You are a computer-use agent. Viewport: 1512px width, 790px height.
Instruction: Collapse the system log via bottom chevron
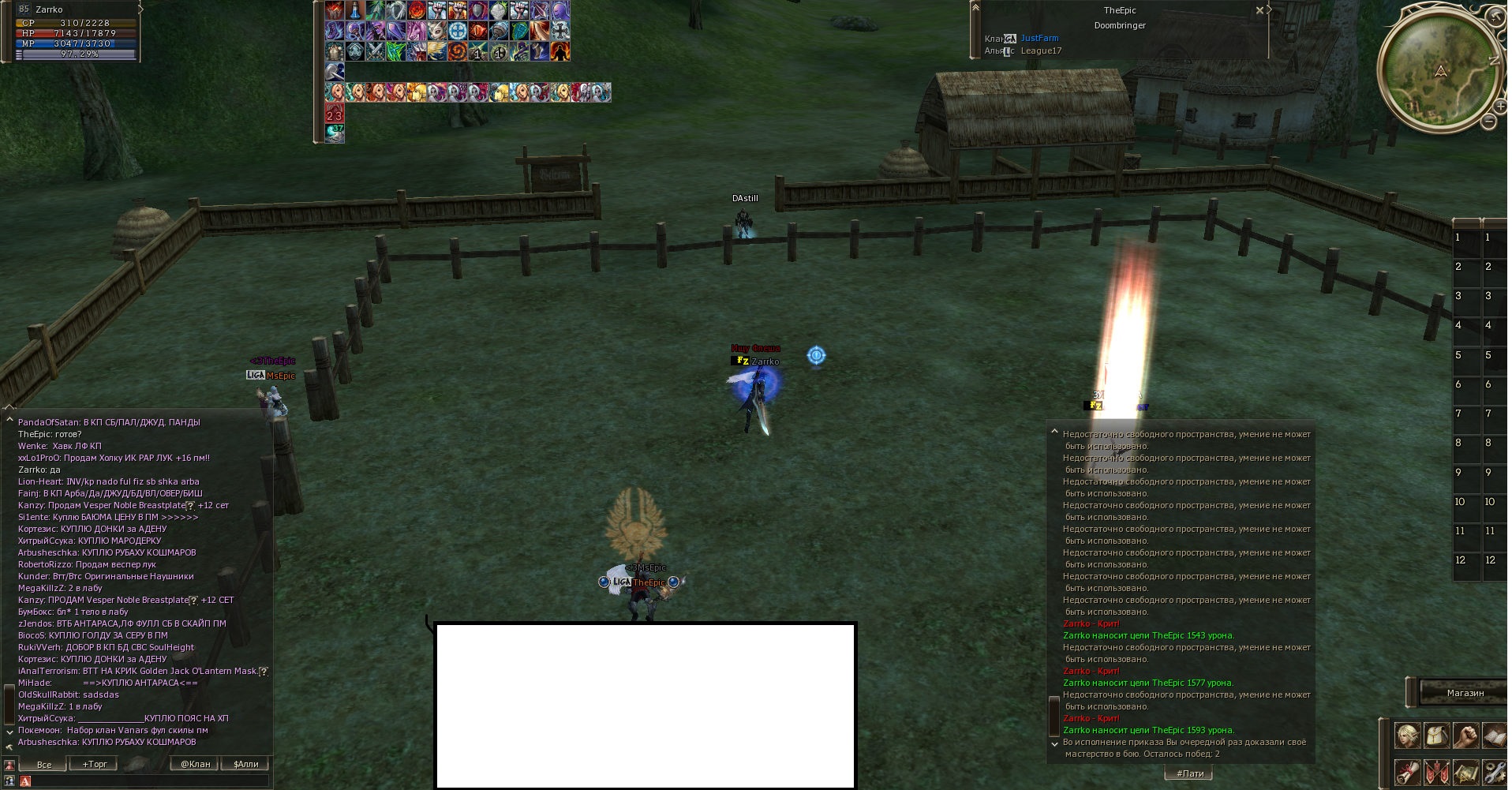click(x=1055, y=743)
